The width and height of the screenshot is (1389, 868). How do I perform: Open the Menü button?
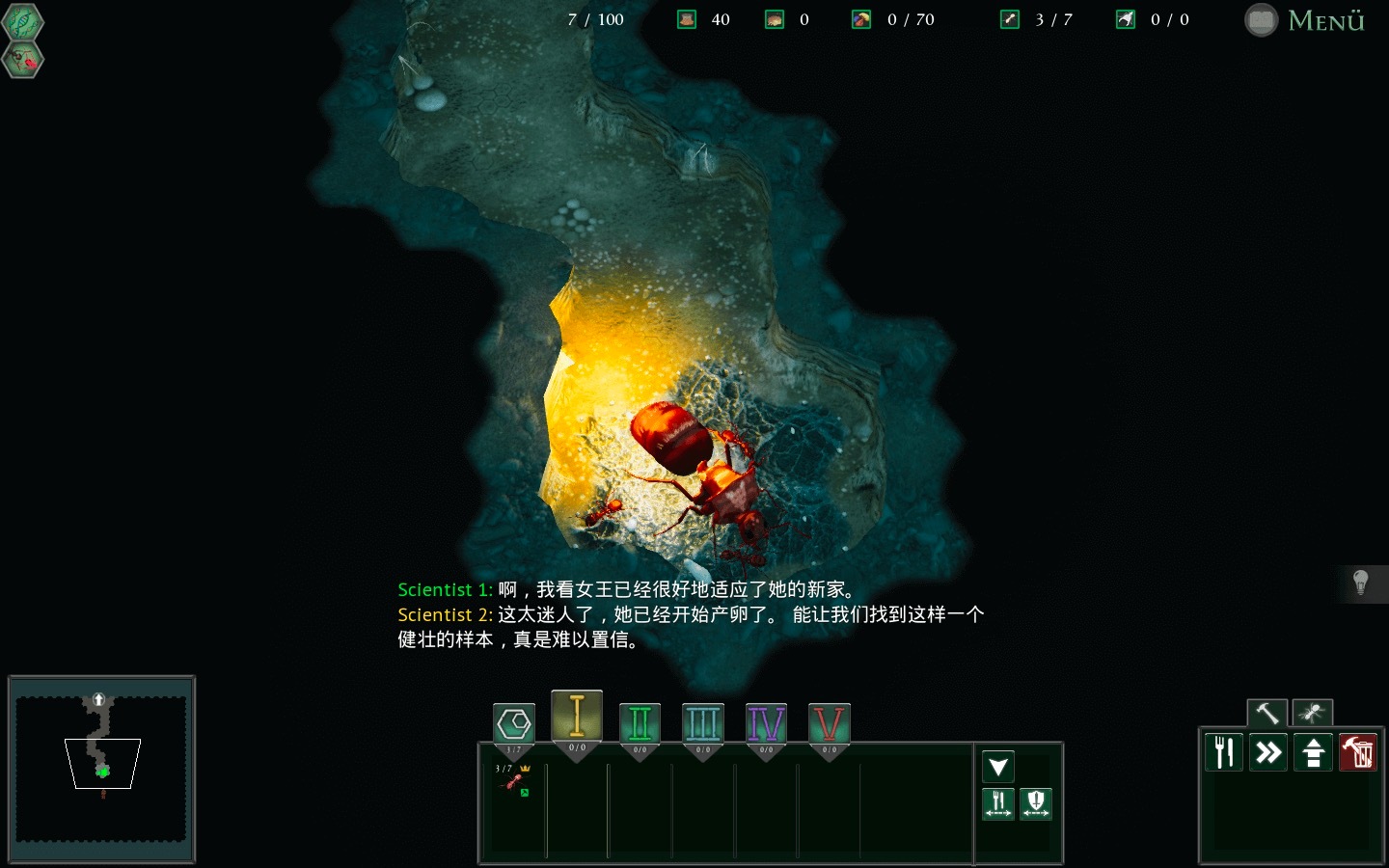coord(1306,20)
